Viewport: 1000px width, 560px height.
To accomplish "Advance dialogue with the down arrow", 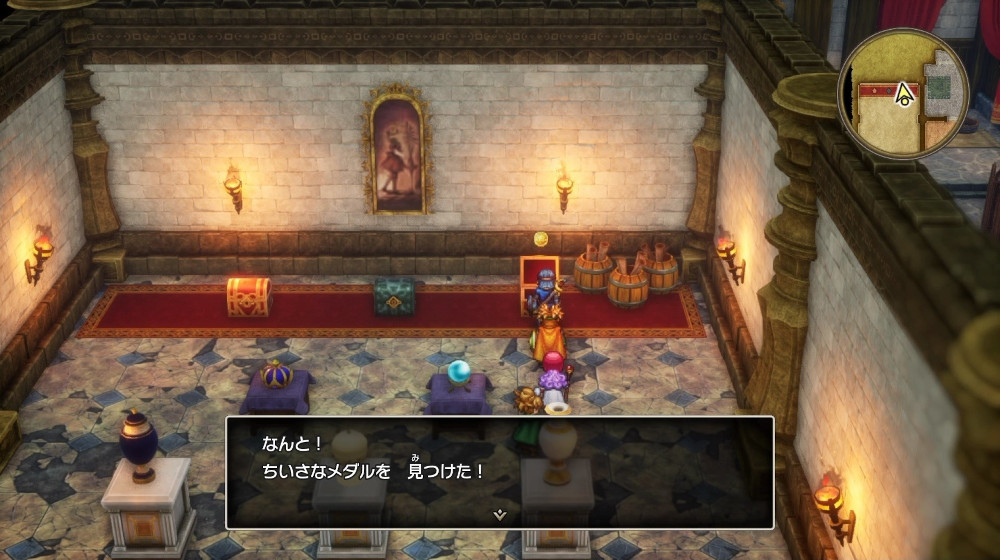I will pos(500,514).
